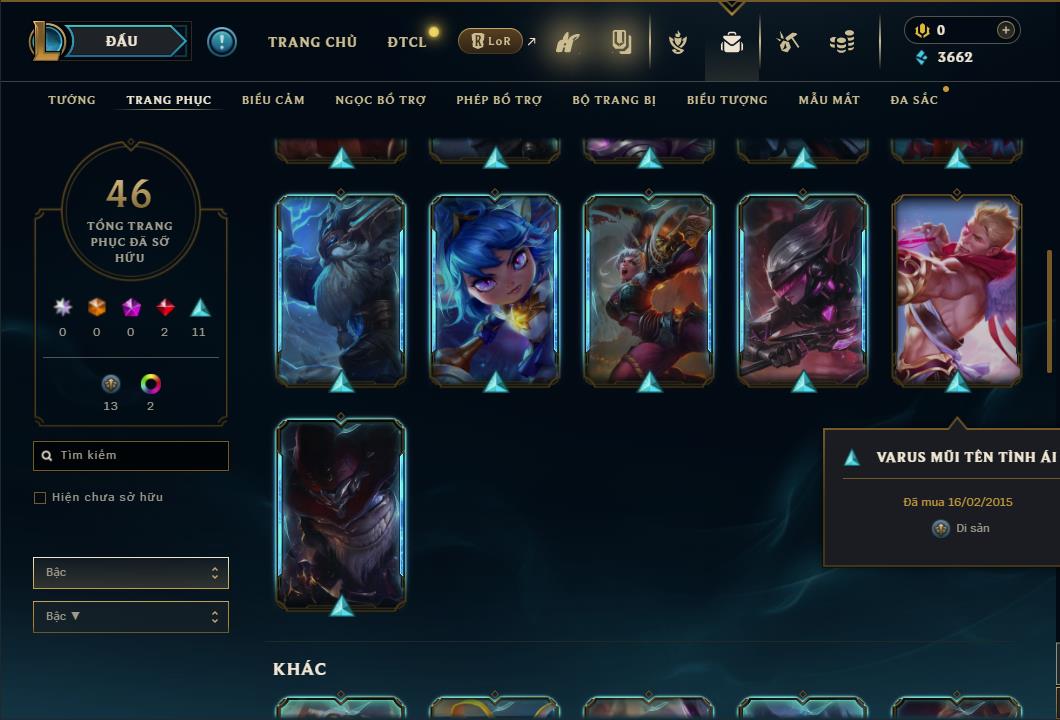Open the ĐA SẮC tab
Viewport: 1060px width, 720px height.
pos(914,100)
